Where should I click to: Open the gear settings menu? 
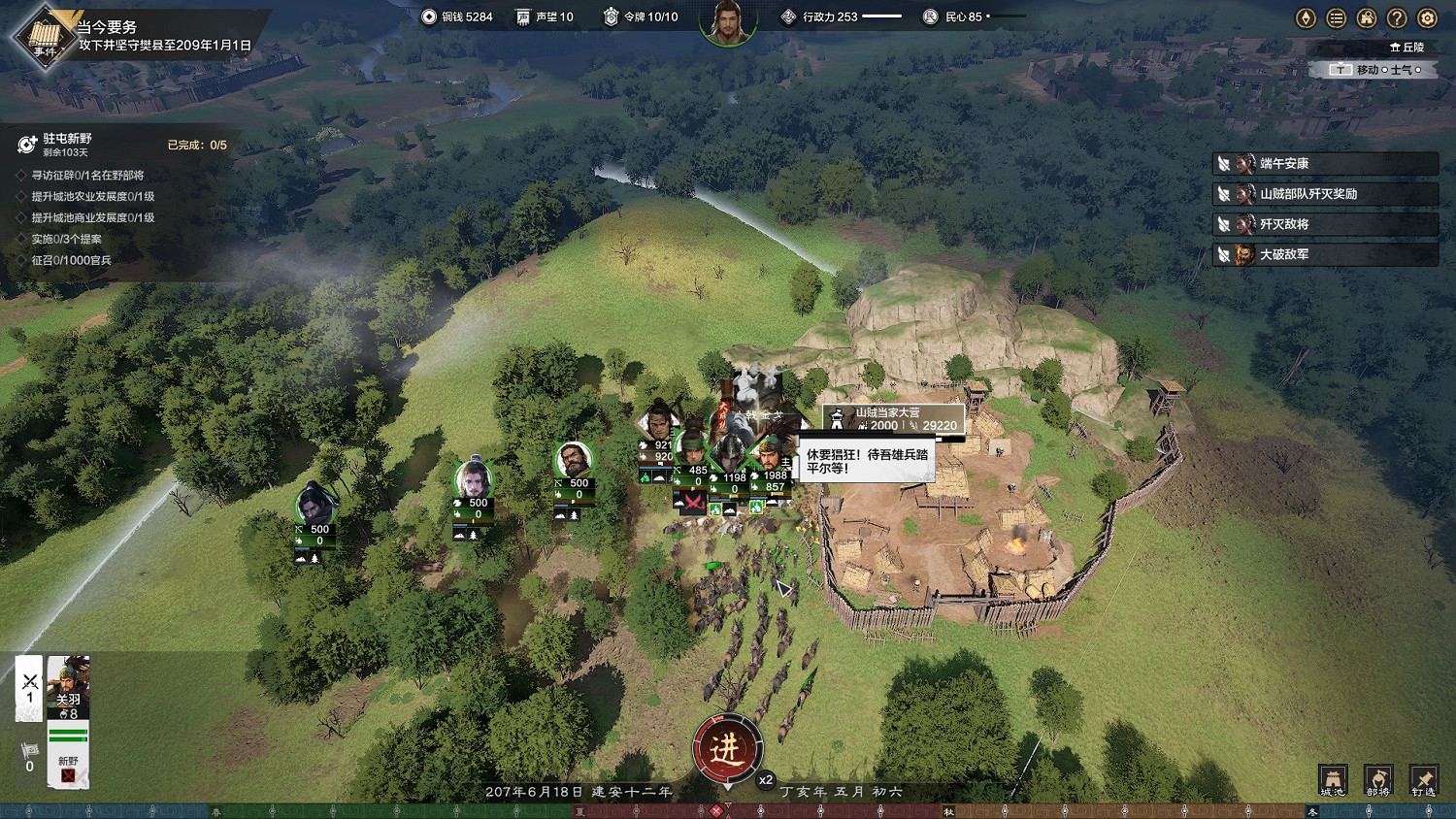(x=1427, y=17)
